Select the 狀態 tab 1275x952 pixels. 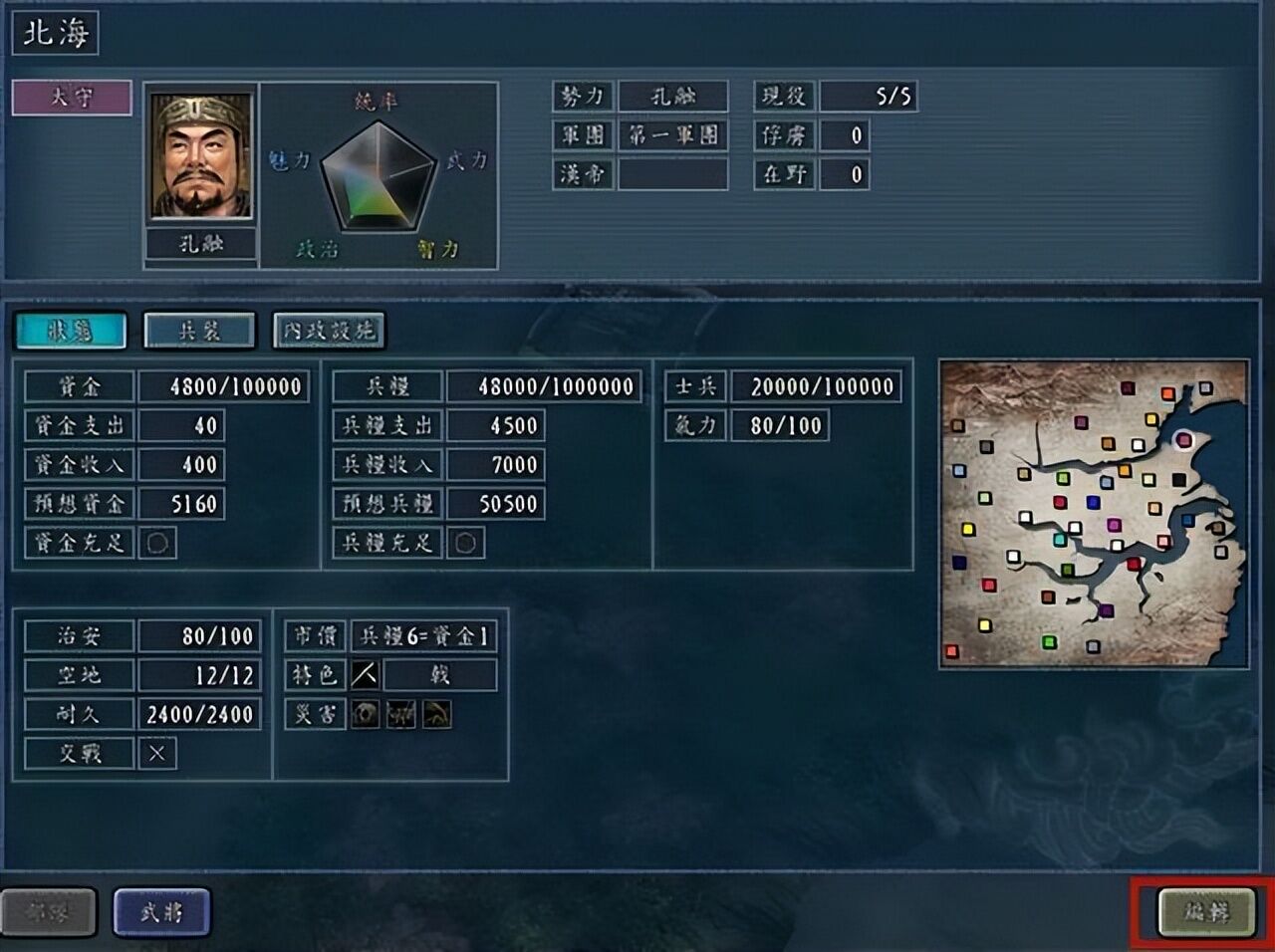tap(68, 329)
